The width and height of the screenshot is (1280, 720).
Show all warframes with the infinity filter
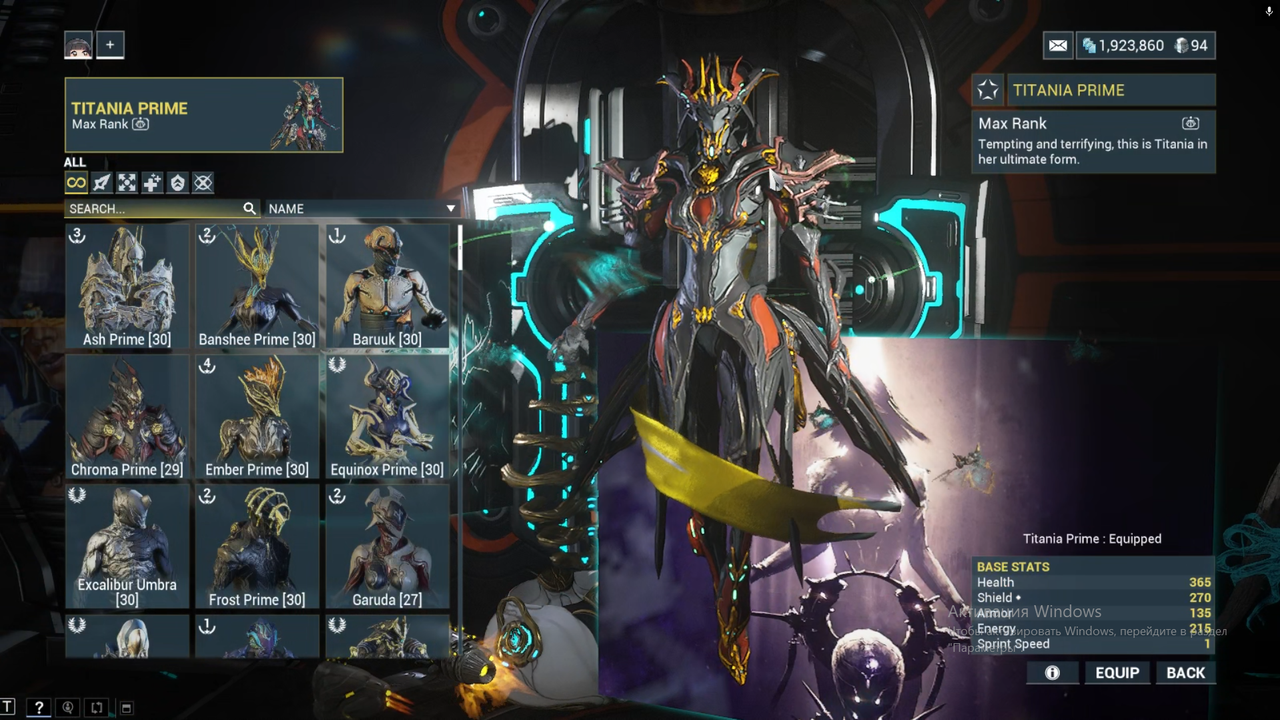[x=76, y=182]
